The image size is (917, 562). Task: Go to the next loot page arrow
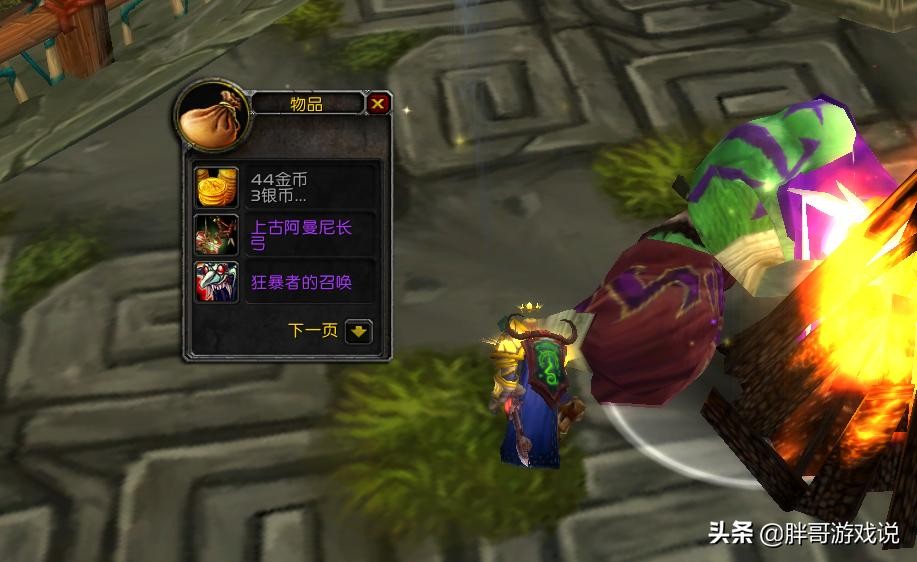359,331
